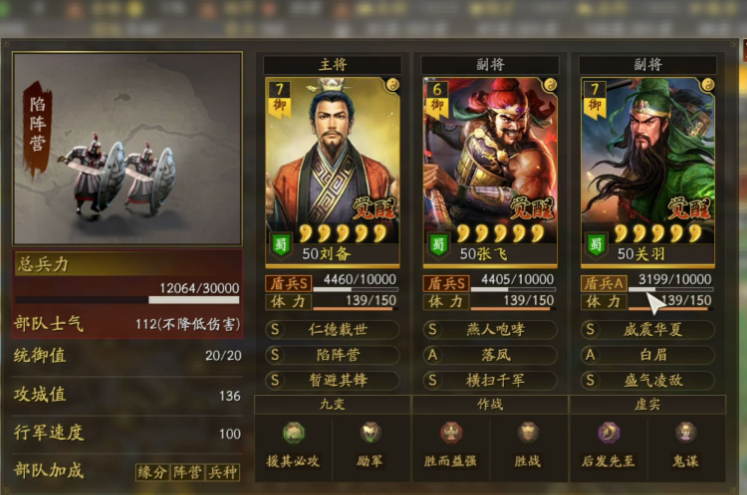
Task: Select the 鬼谋 tactic icon
Action: coord(685,433)
